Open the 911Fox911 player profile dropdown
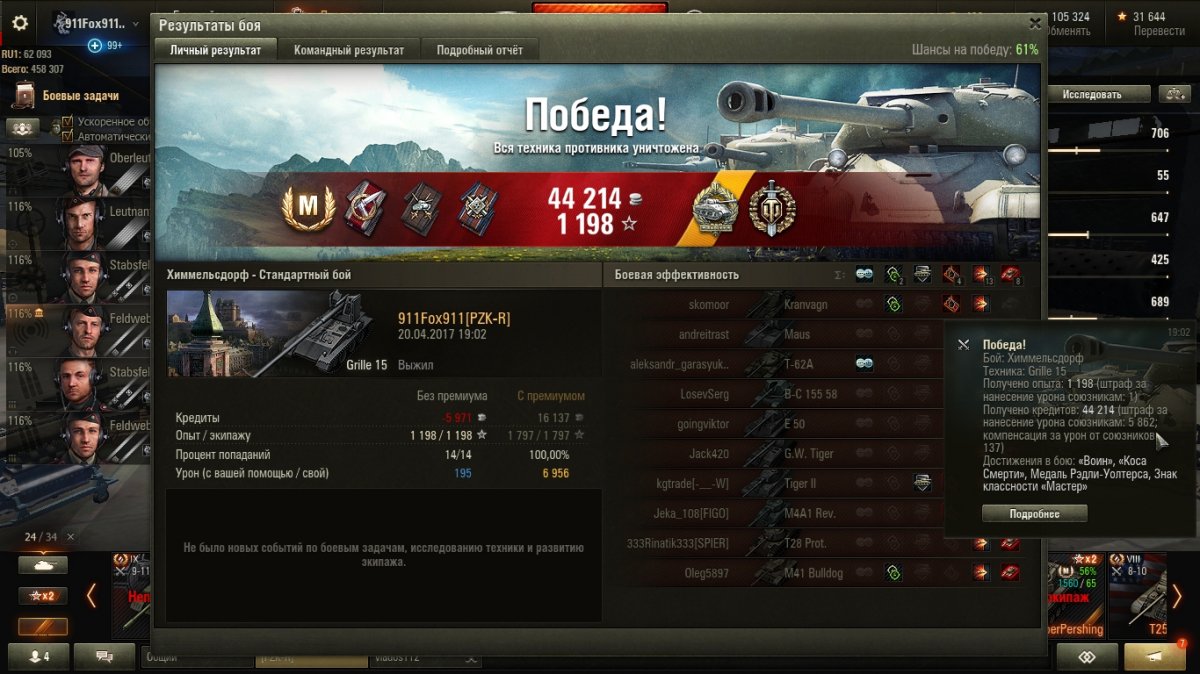This screenshot has height=674, width=1200. [x=97, y=23]
